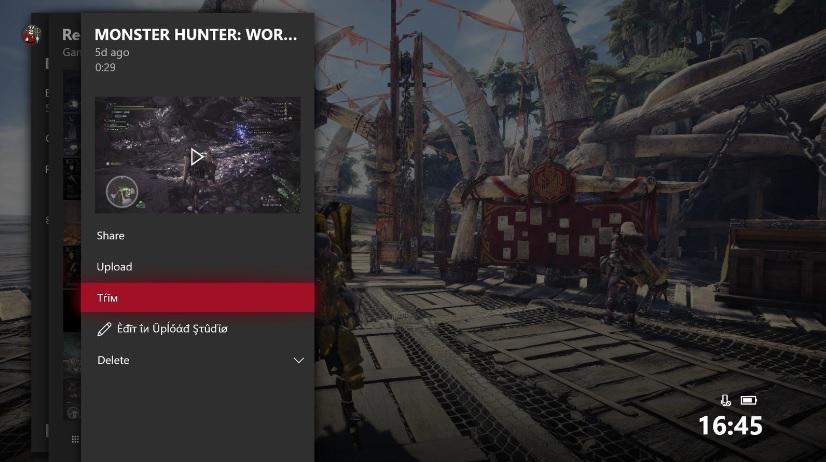Open the Trim option
Viewport: 826px width, 462px height.
(x=196, y=298)
